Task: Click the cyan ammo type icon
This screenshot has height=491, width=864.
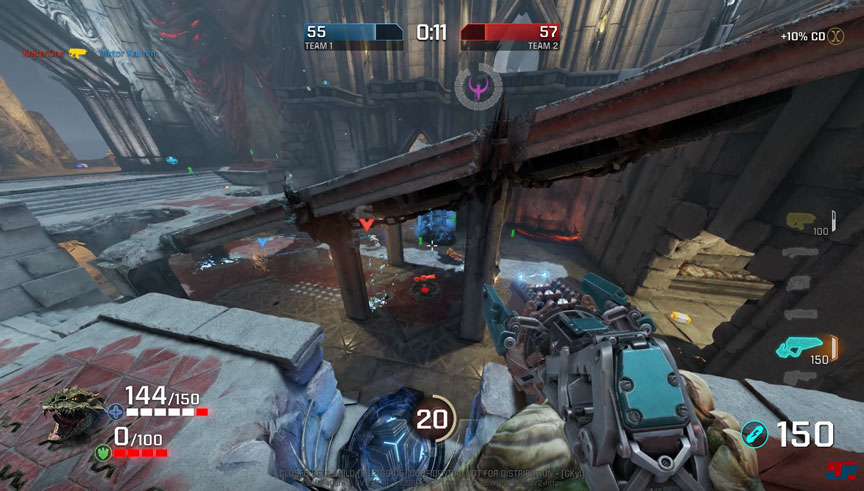Action: pyautogui.click(x=755, y=435)
